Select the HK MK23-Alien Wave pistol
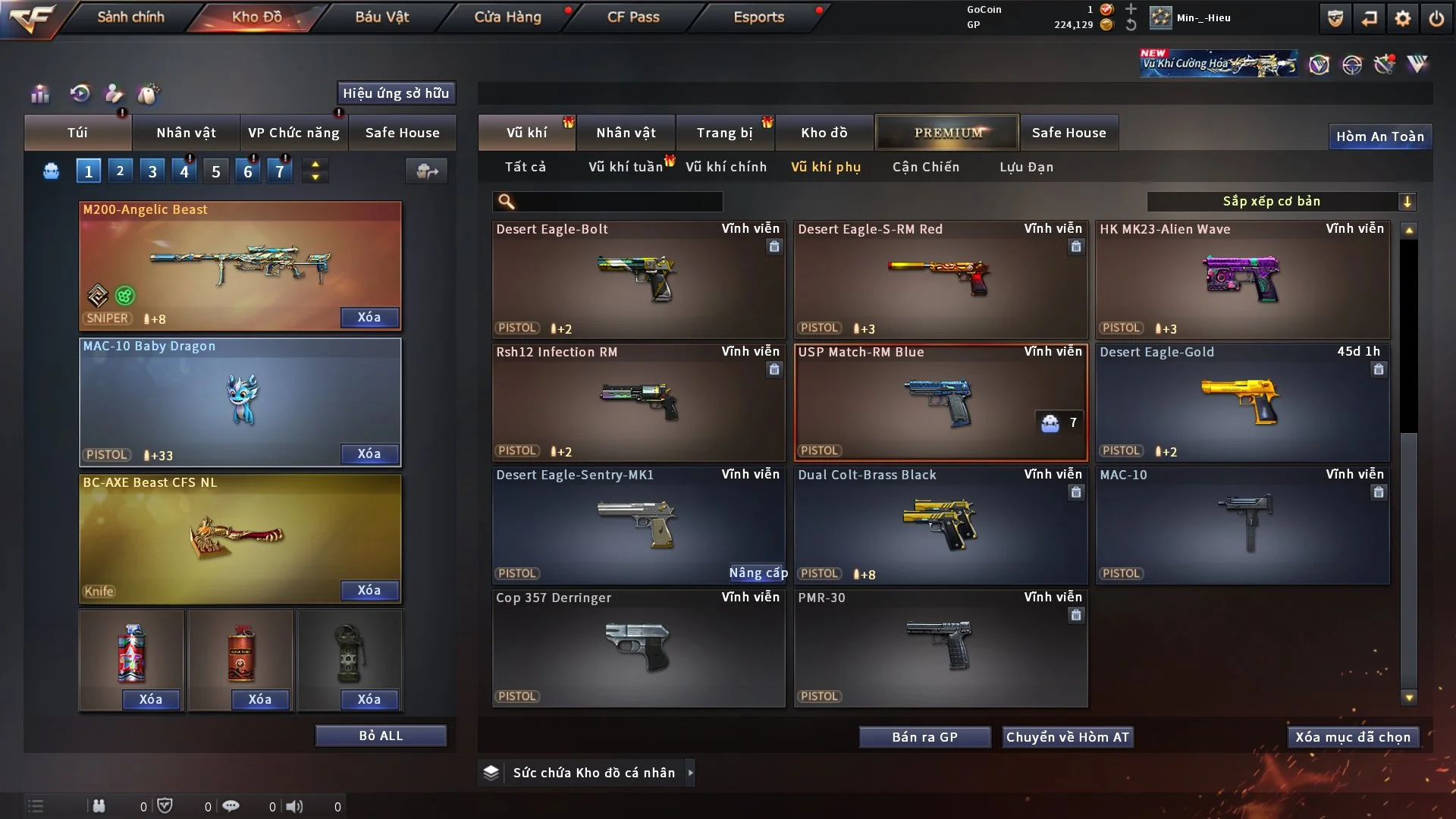 (x=1241, y=279)
